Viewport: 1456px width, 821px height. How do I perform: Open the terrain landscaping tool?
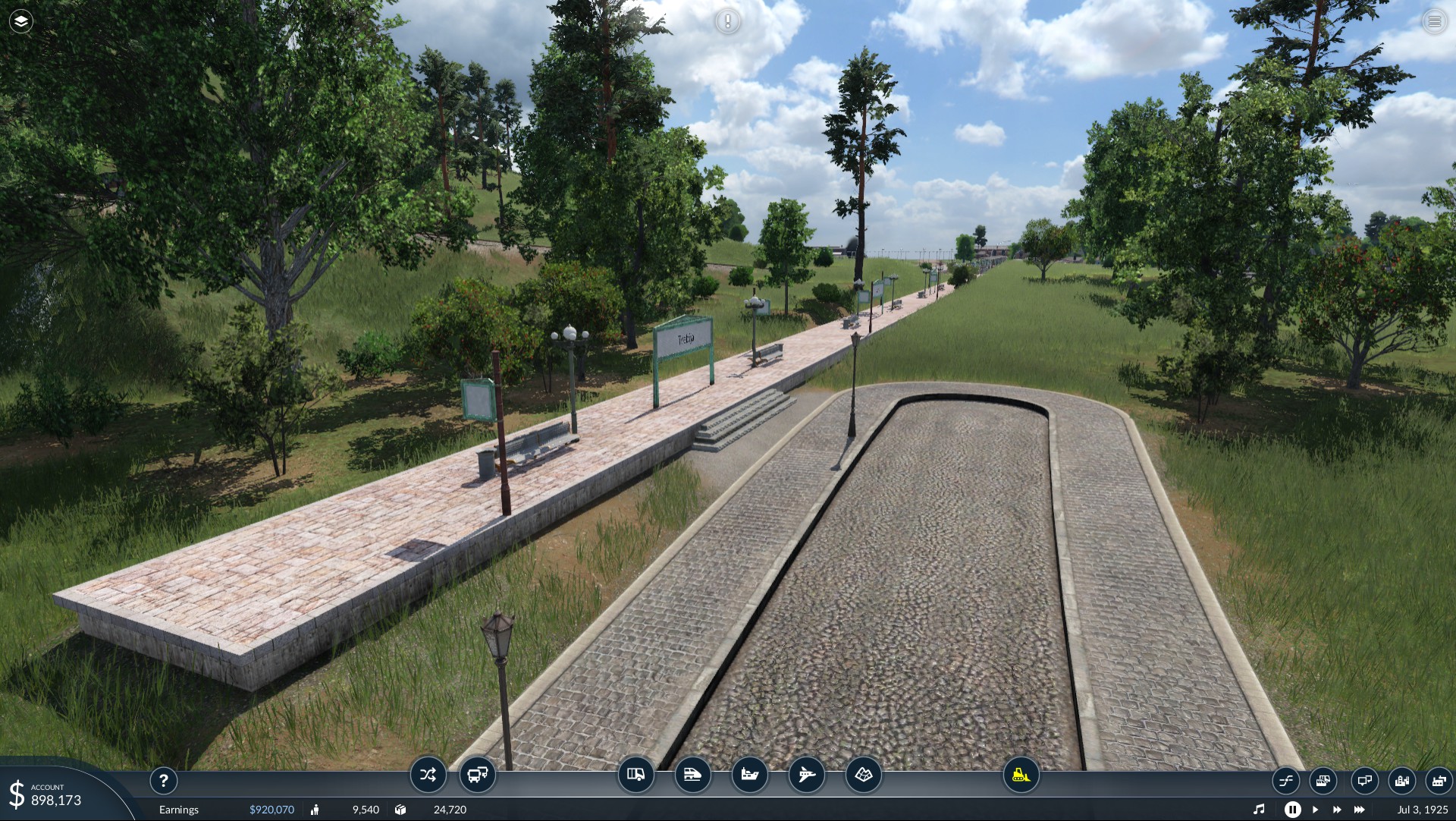pyautogui.click(x=863, y=775)
